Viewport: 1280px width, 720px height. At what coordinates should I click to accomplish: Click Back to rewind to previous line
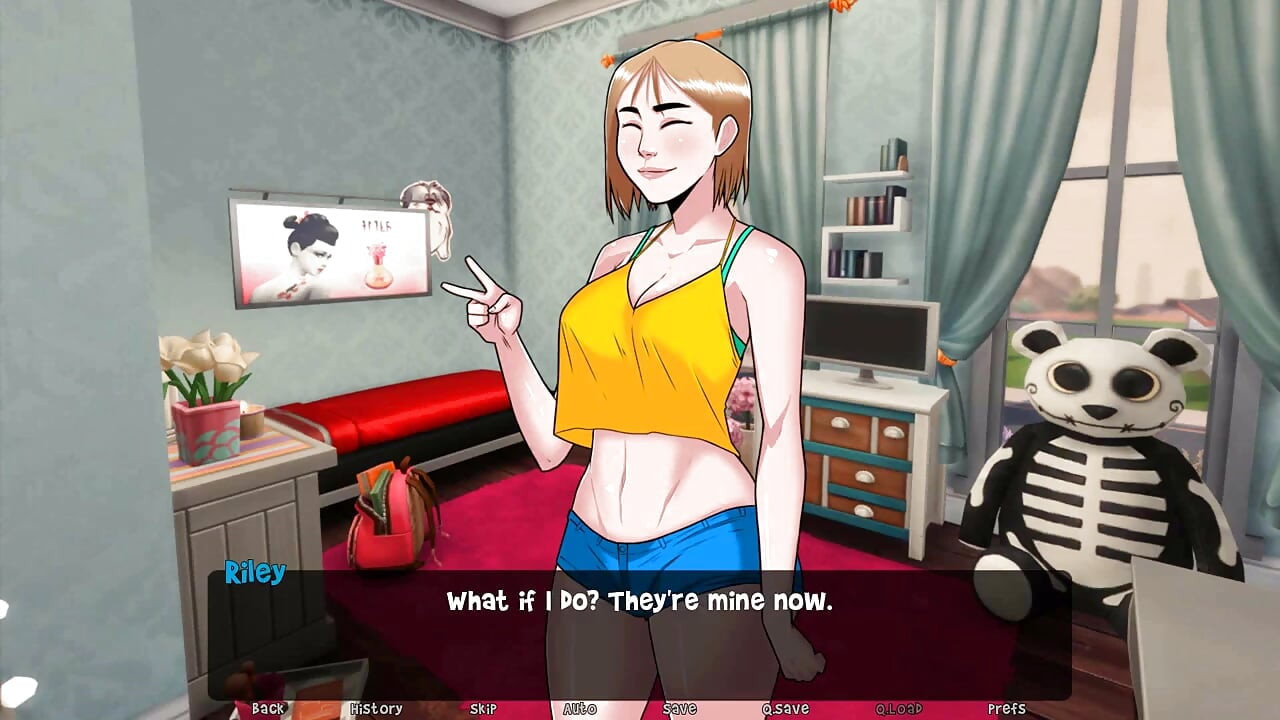(x=268, y=708)
